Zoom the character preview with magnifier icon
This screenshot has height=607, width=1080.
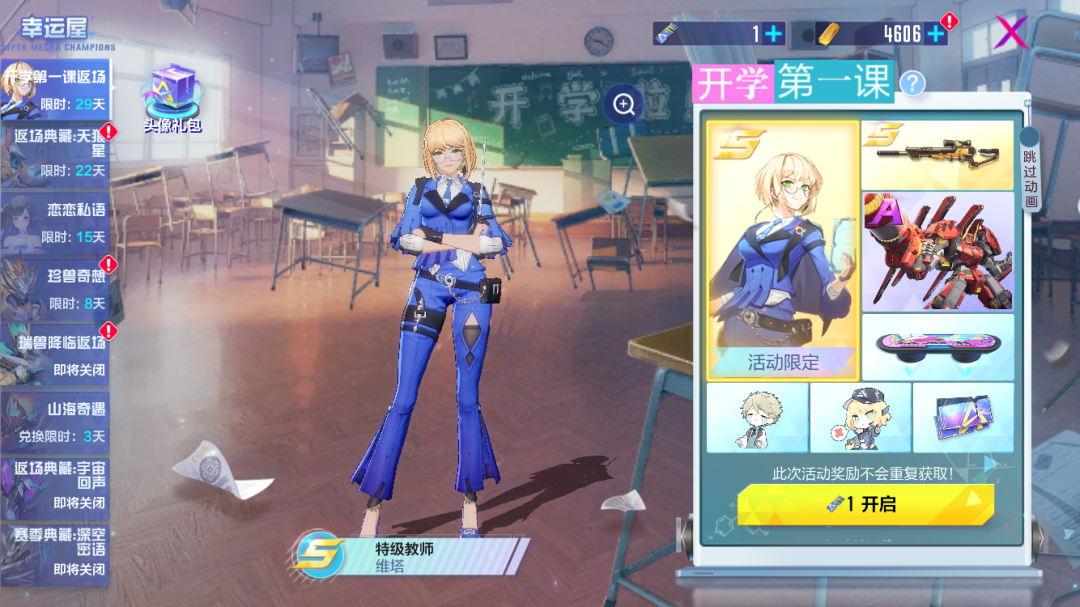(624, 104)
